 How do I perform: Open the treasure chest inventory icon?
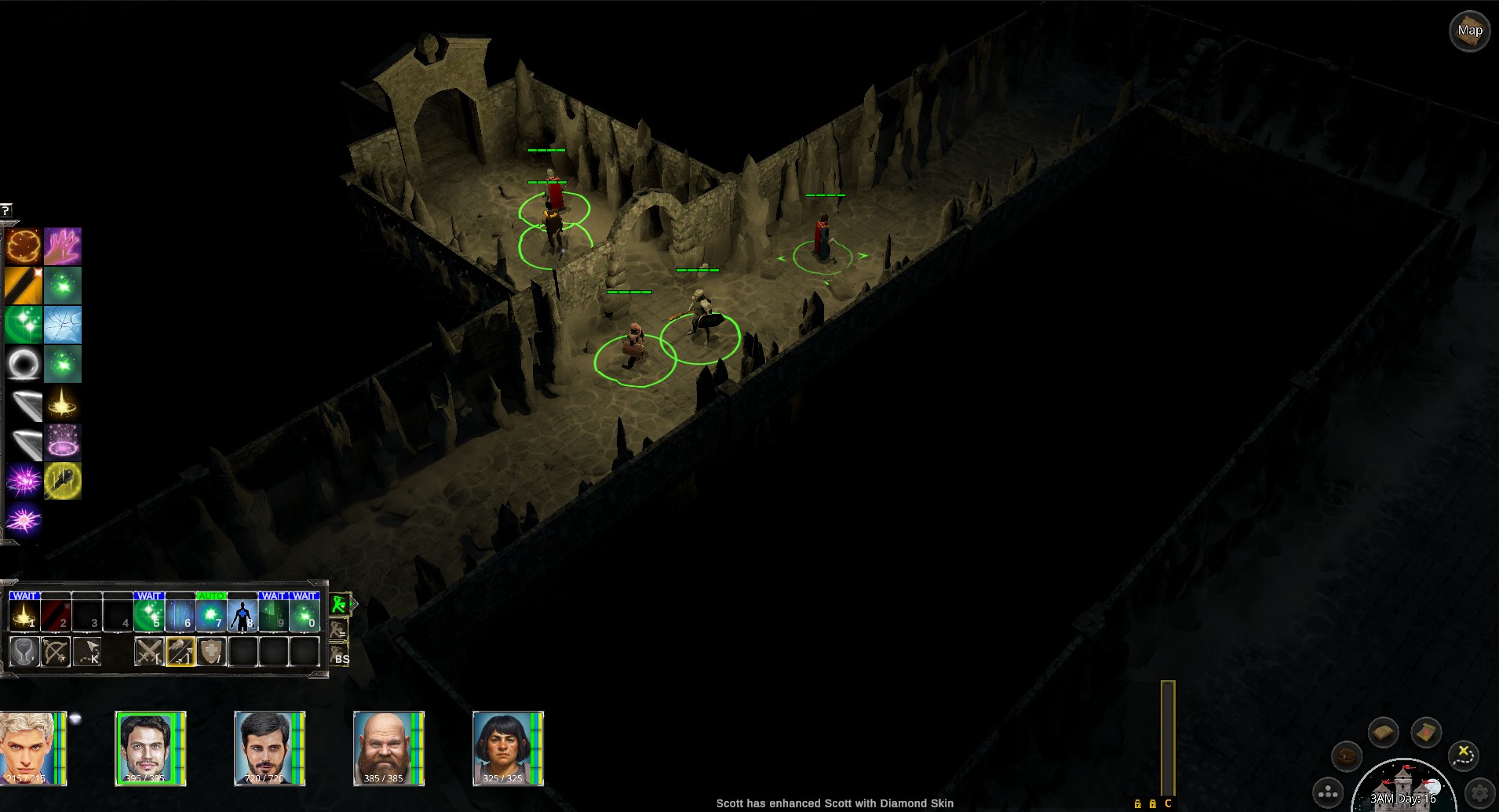click(1347, 757)
